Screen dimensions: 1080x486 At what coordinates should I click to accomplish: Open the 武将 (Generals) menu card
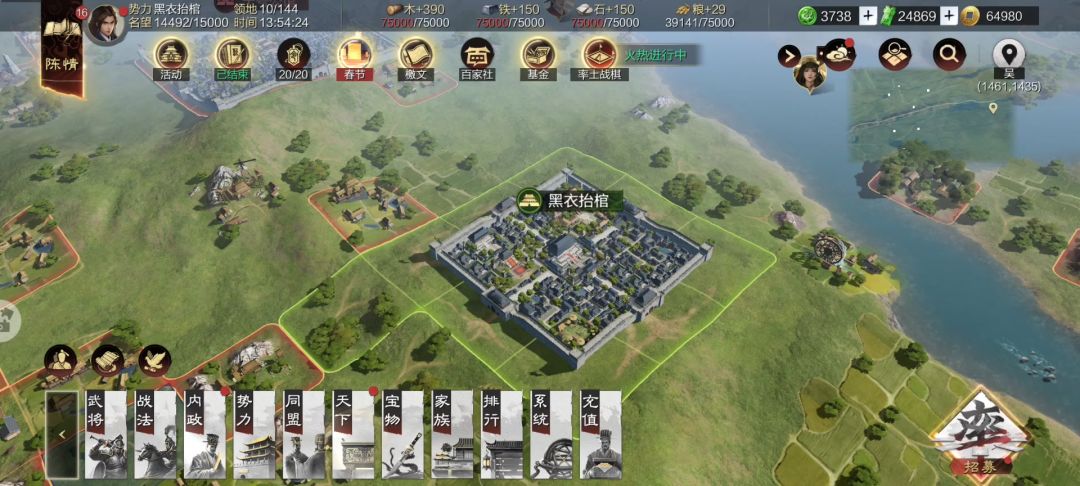pos(105,434)
